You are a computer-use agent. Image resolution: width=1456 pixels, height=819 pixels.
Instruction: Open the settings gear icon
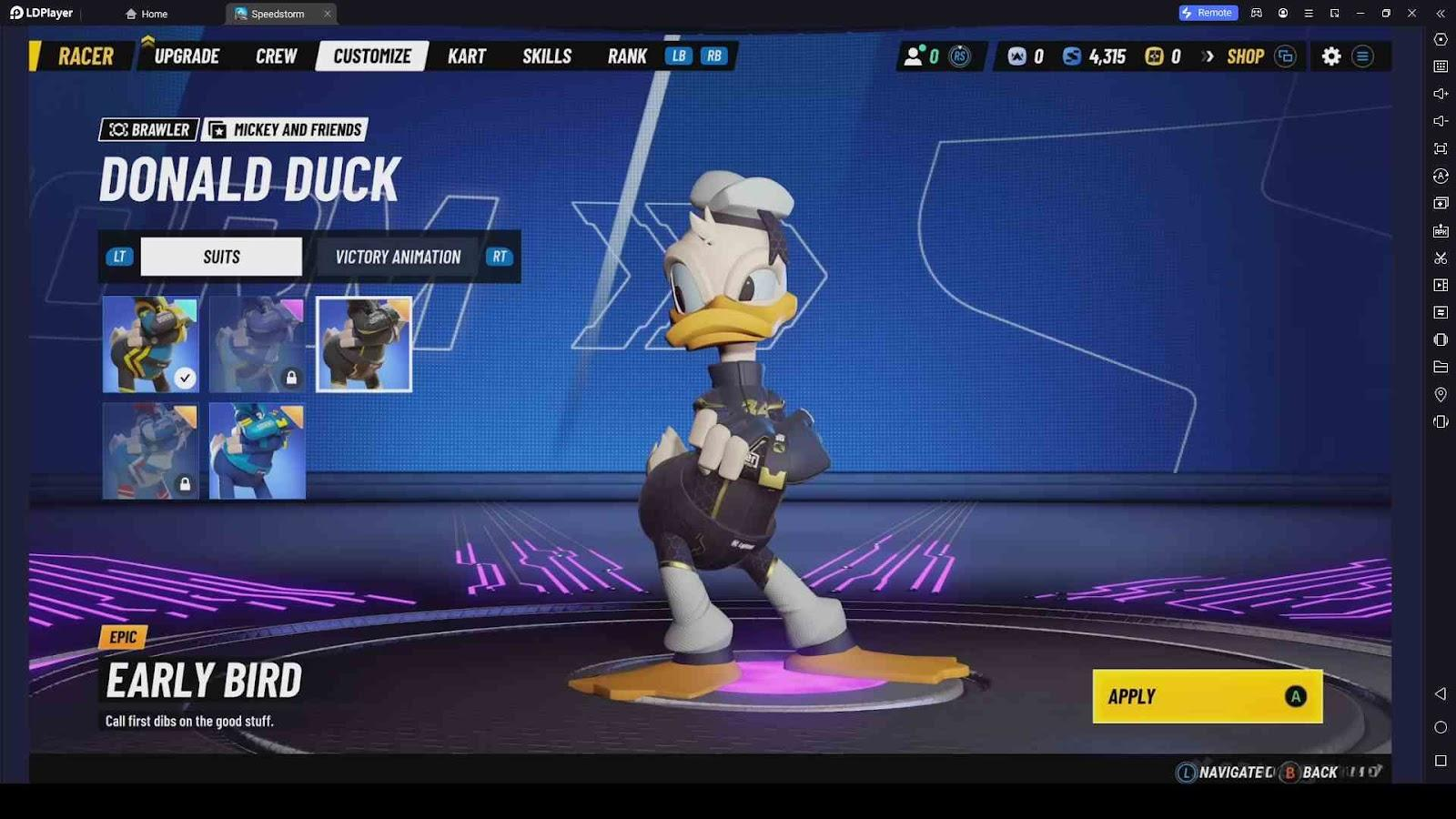1331,56
